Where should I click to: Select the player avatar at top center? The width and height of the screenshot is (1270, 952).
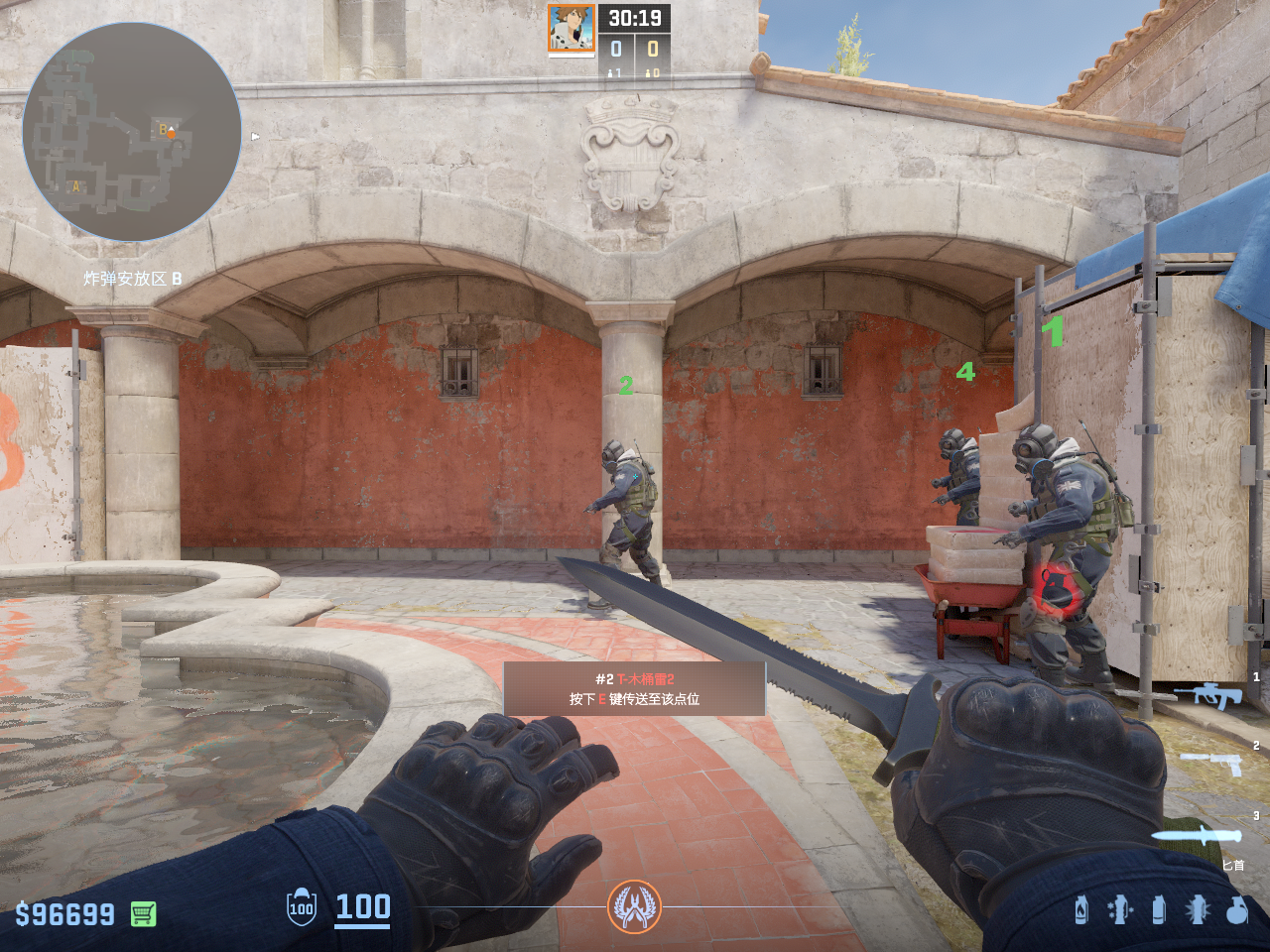click(571, 29)
